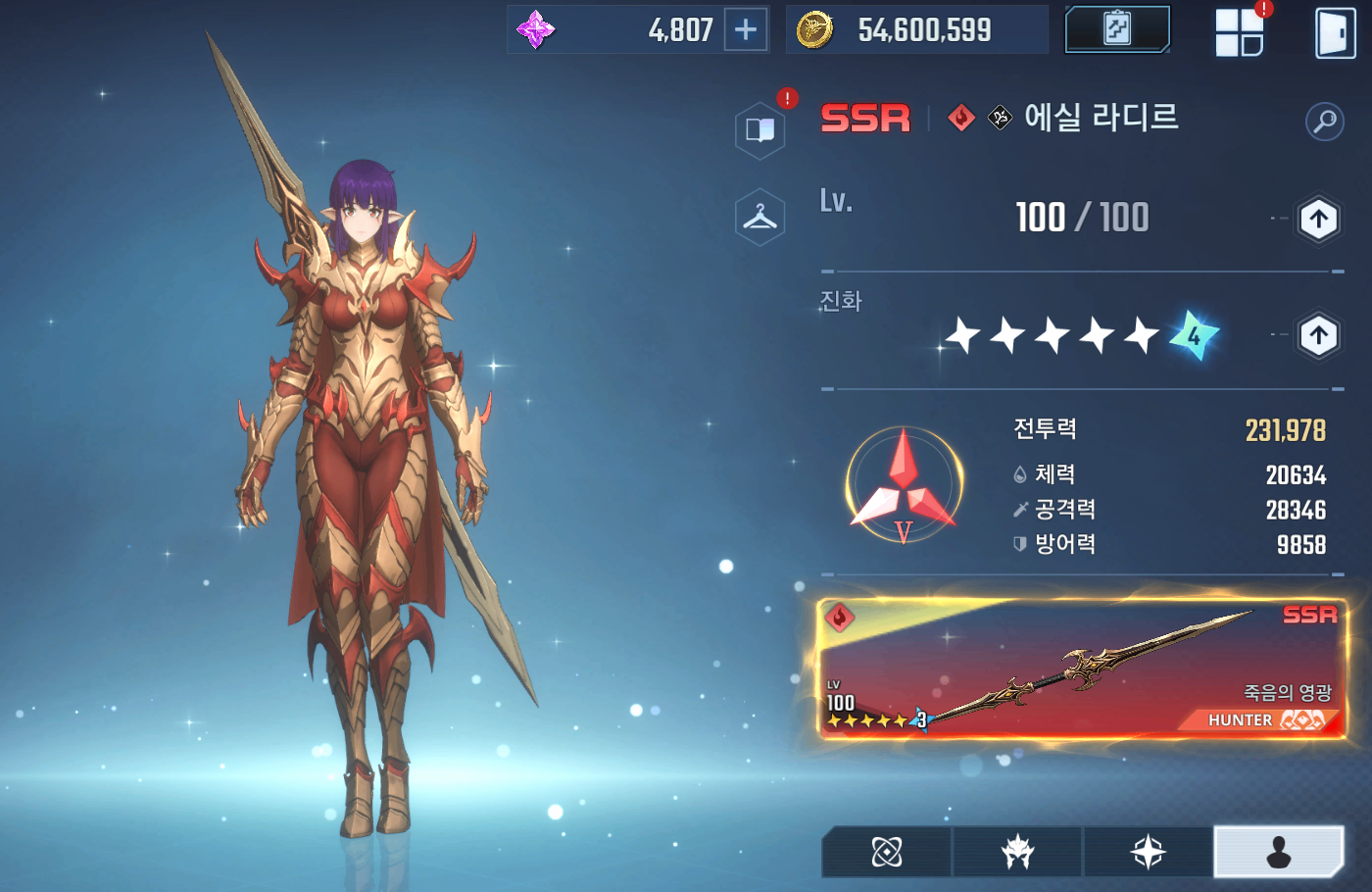Viewport: 1372px width, 892px height.
Task: Switch to the atom-shaped bottom tab
Action: (887, 852)
